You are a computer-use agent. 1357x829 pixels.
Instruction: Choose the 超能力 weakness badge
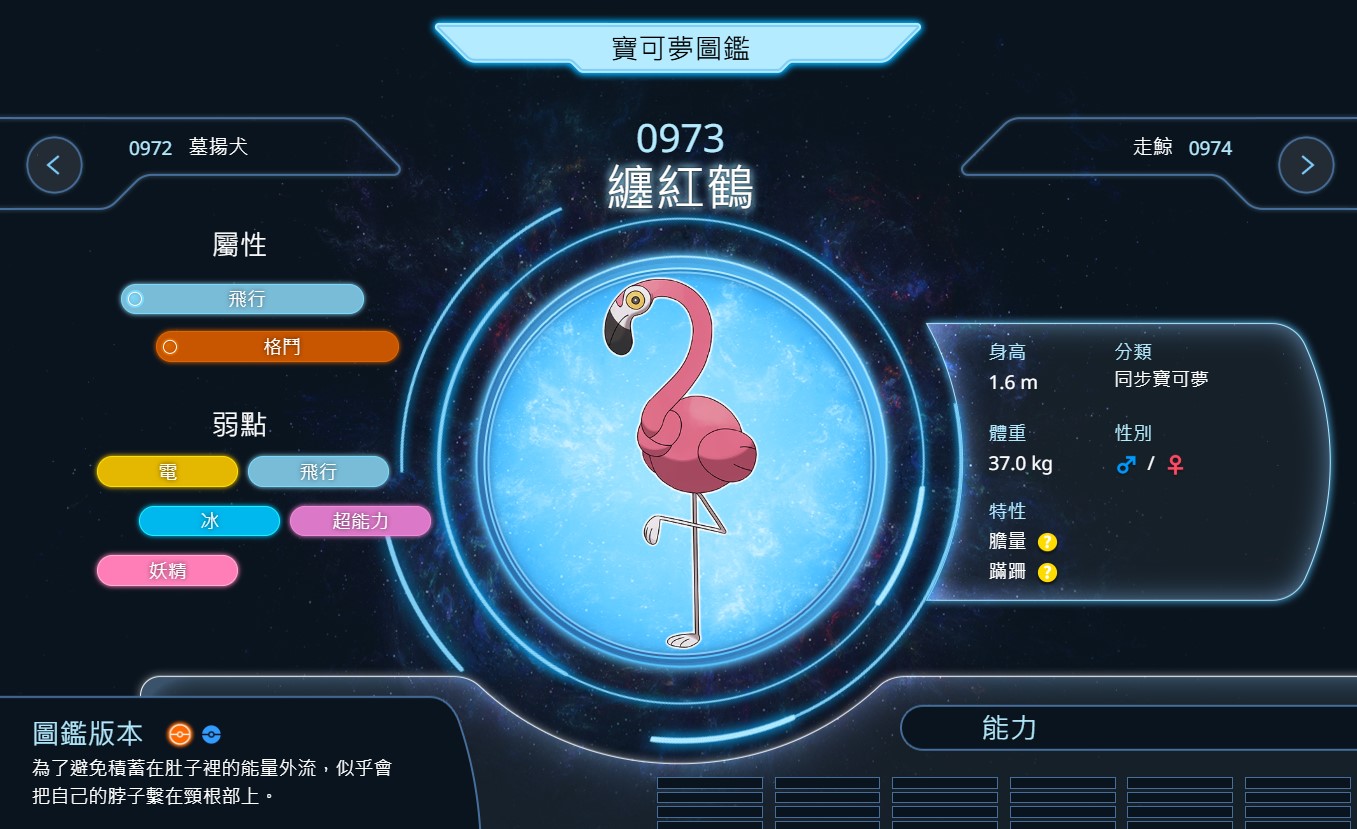tap(360, 521)
